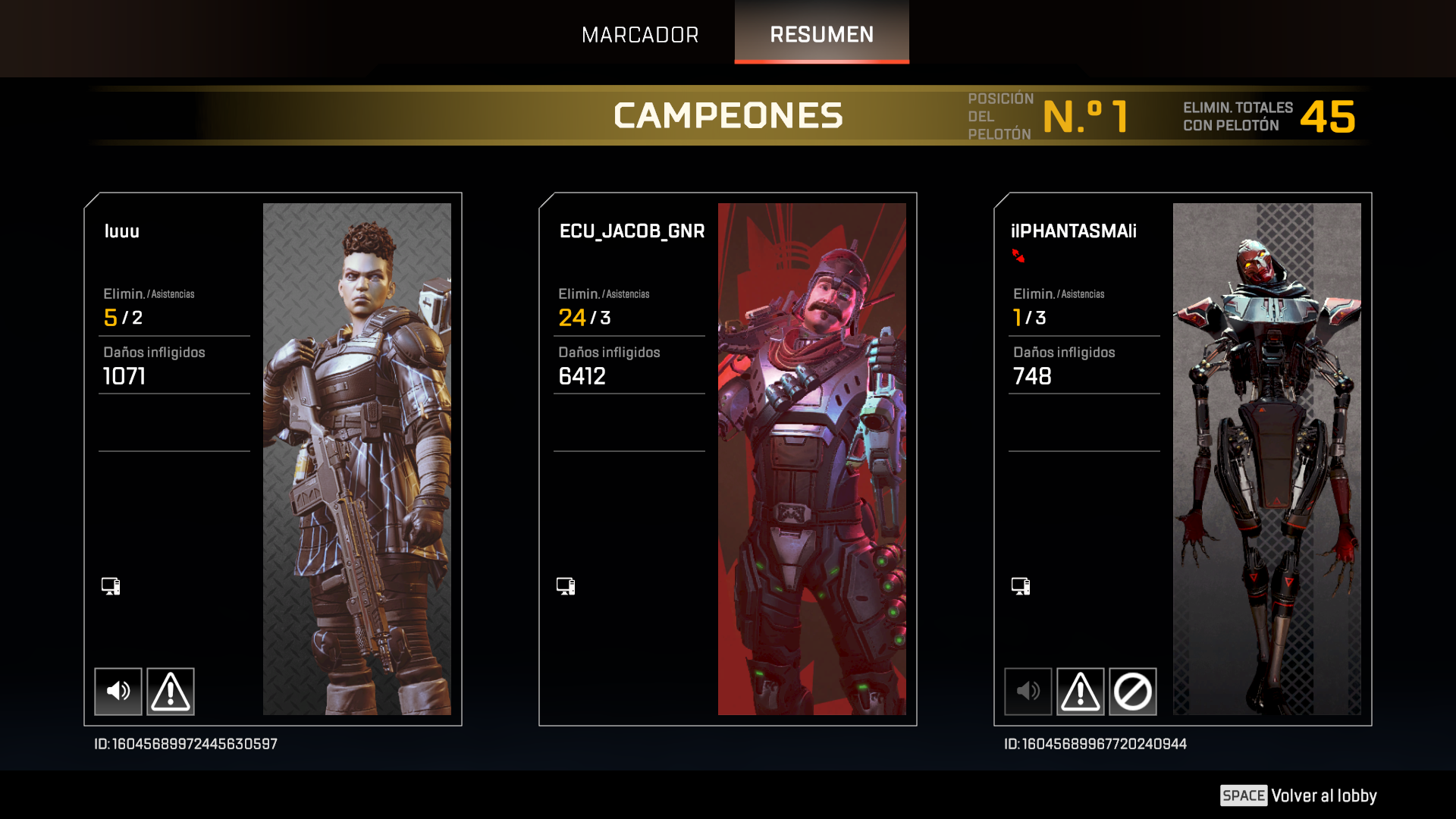
Task: Report player iiPHANTASMAii
Action: click(1080, 691)
